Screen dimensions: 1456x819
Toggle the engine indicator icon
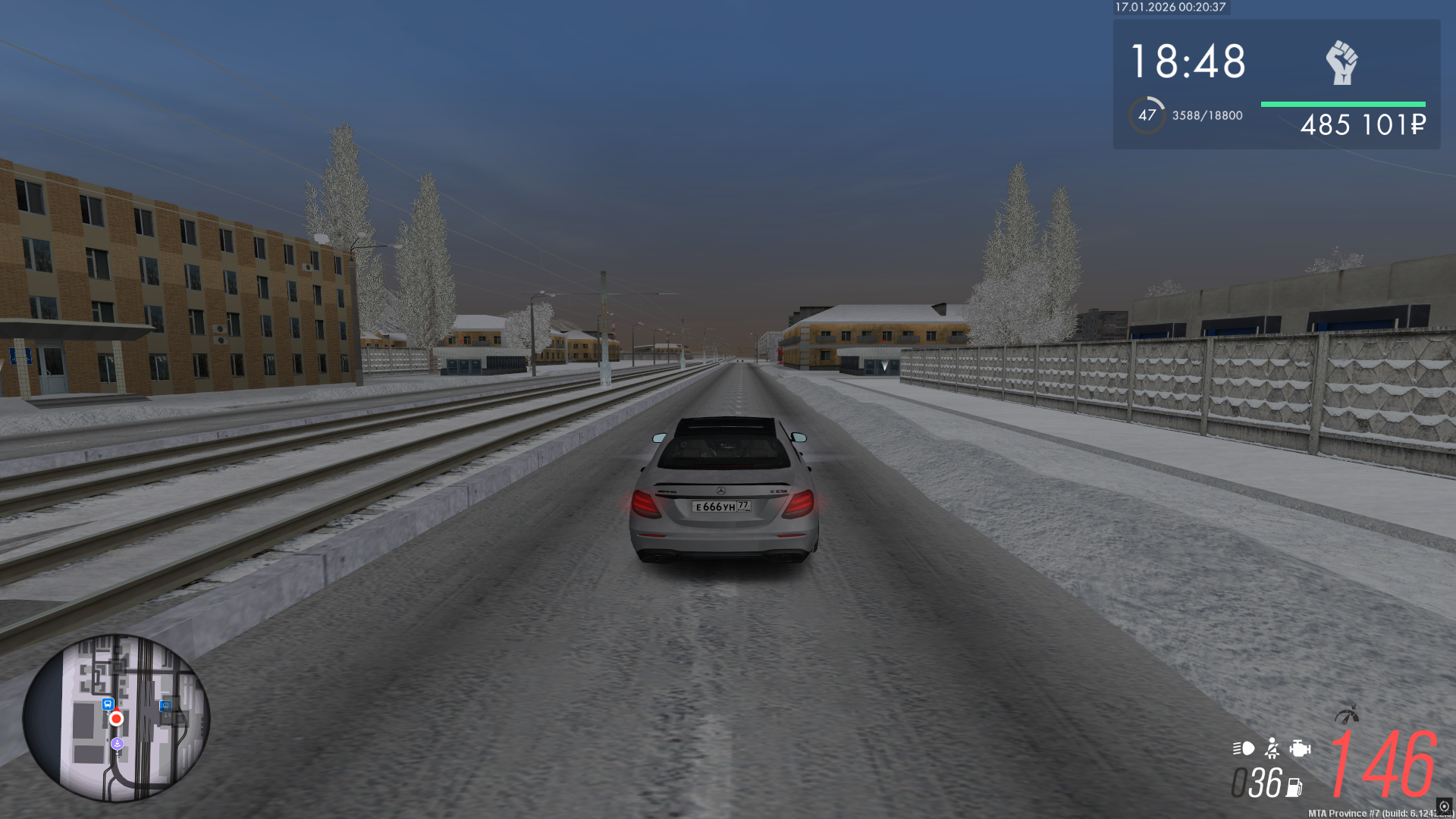click(1300, 748)
